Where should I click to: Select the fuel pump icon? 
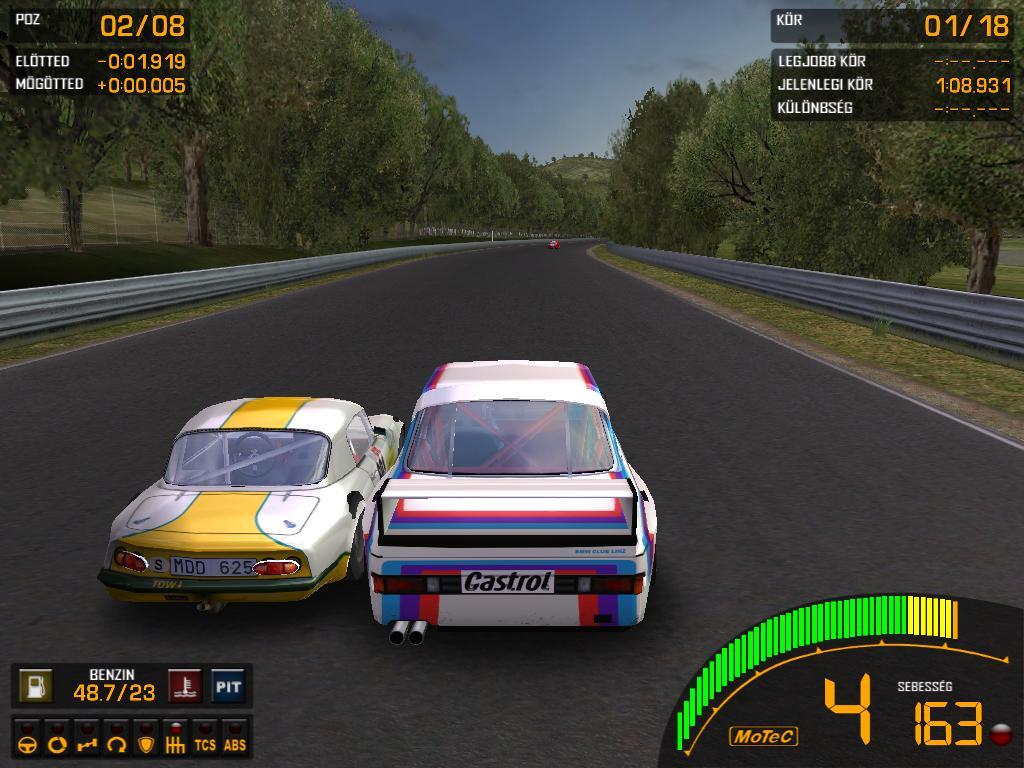[36, 687]
